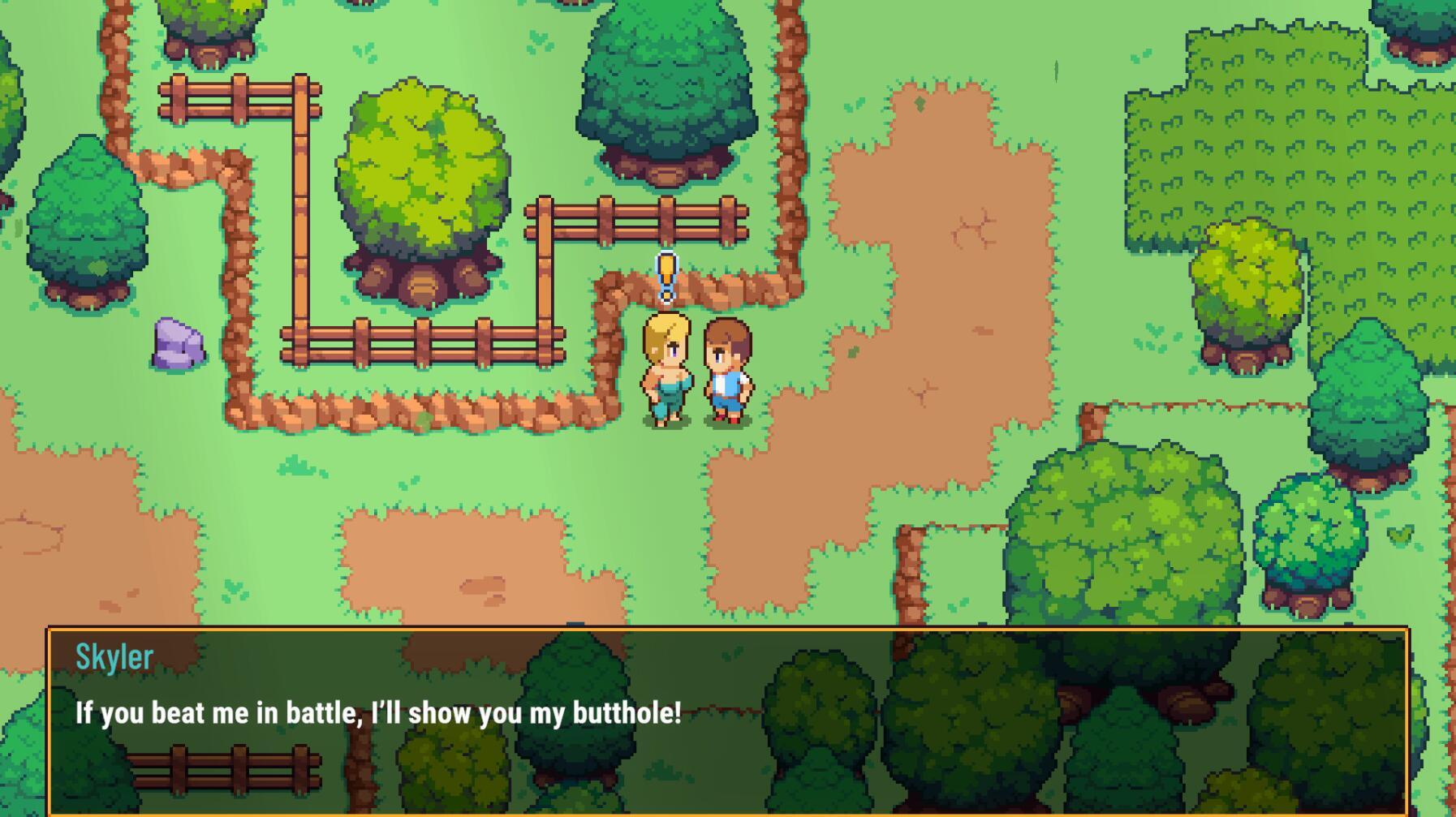Click the dialogue text to advance conversation

[377, 712]
